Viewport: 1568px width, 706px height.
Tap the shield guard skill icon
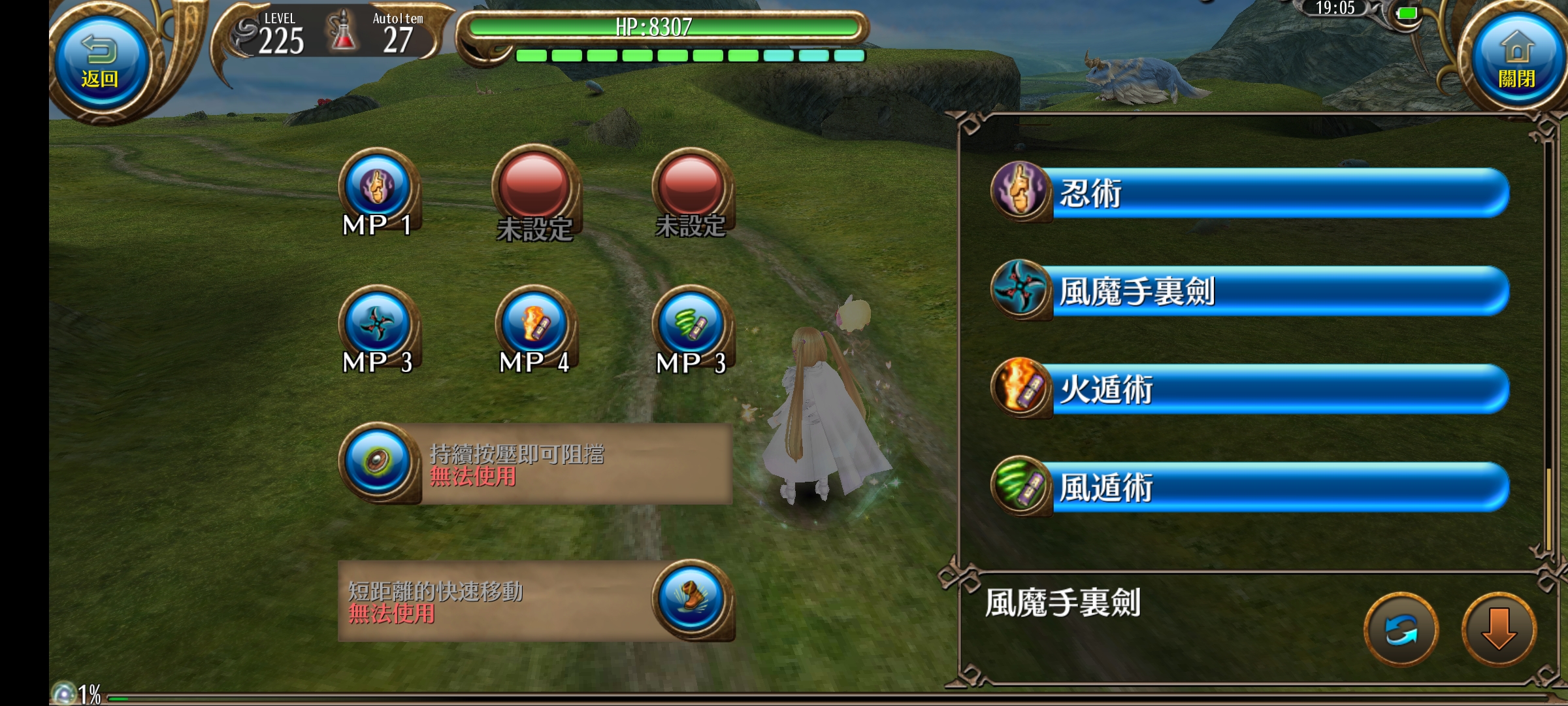click(378, 462)
